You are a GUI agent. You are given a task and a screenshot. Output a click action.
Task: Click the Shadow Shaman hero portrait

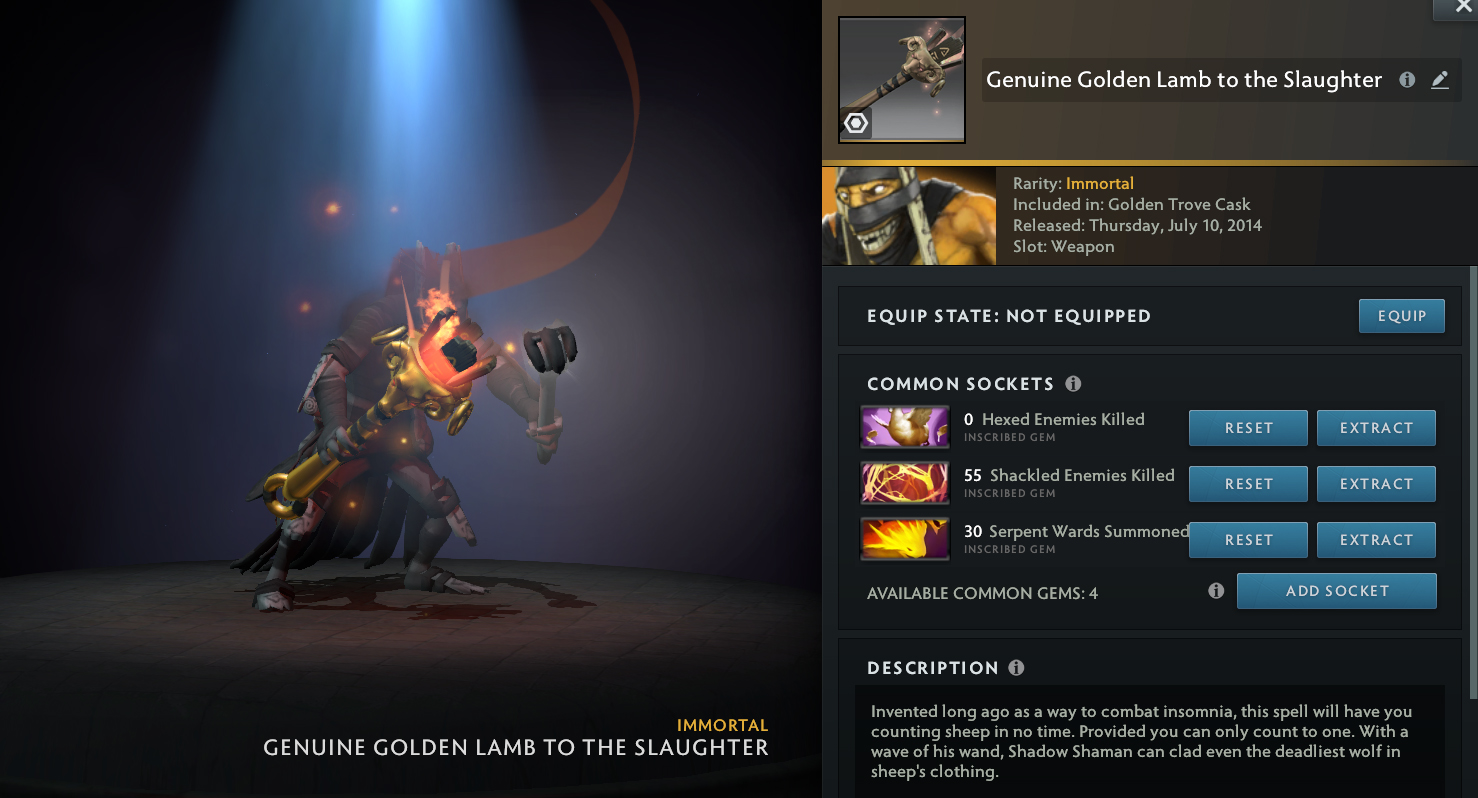[908, 216]
